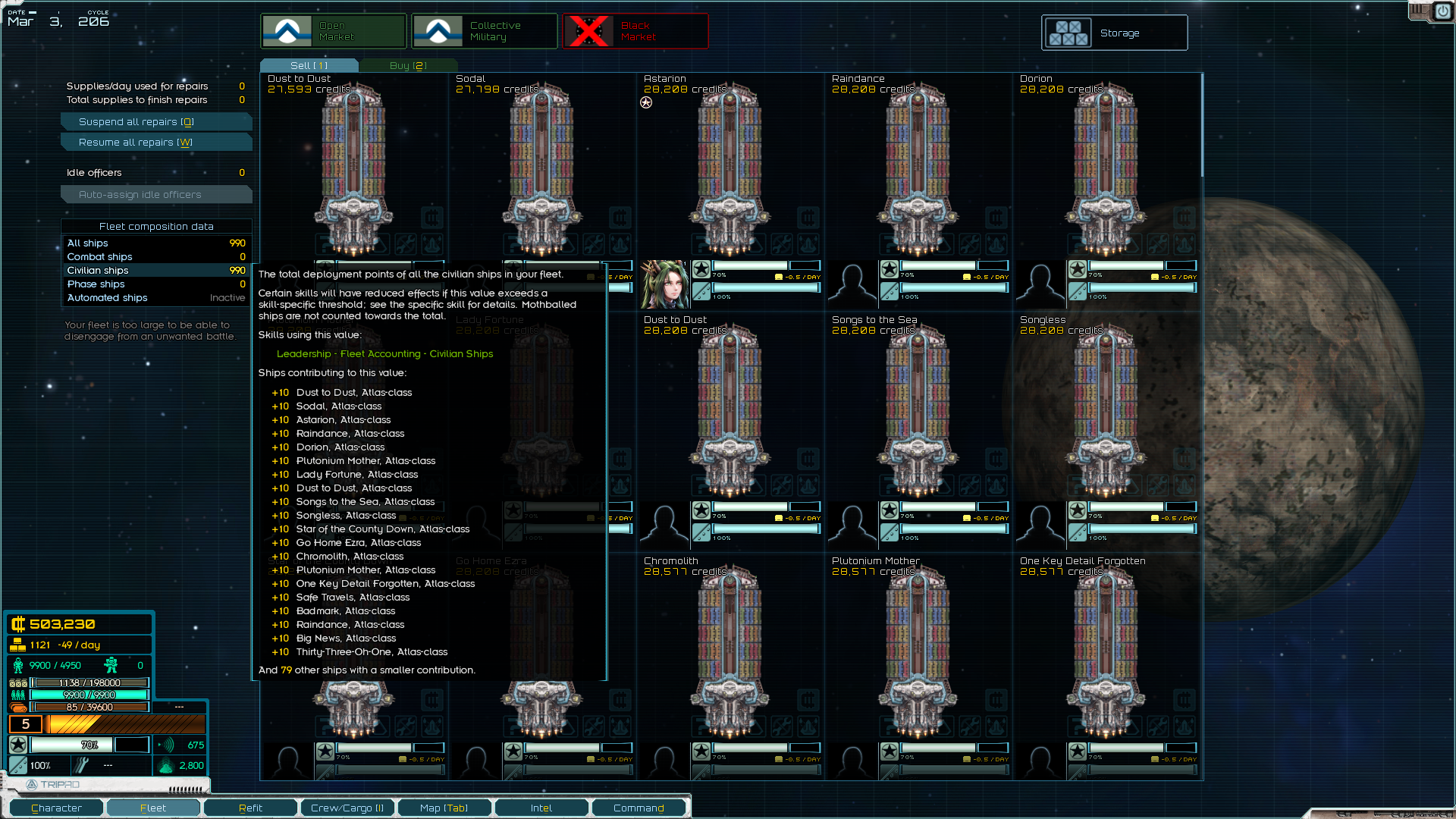The height and width of the screenshot is (819, 1456).
Task: Open the Crew/Cargo screen
Action: pyautogui.click(x=347, y=808)
